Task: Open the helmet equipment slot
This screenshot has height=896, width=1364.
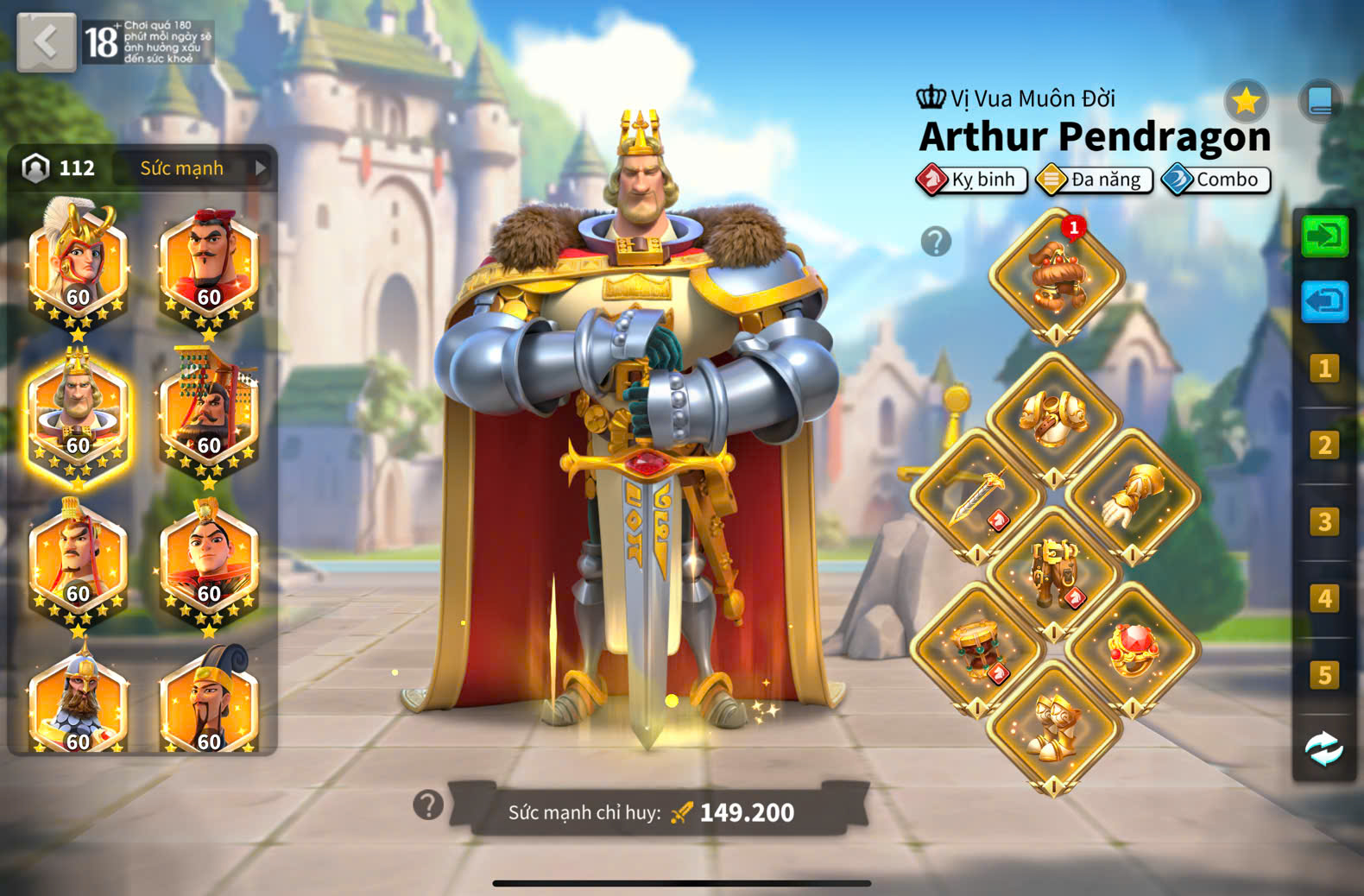Action: tap(1056, 276)
